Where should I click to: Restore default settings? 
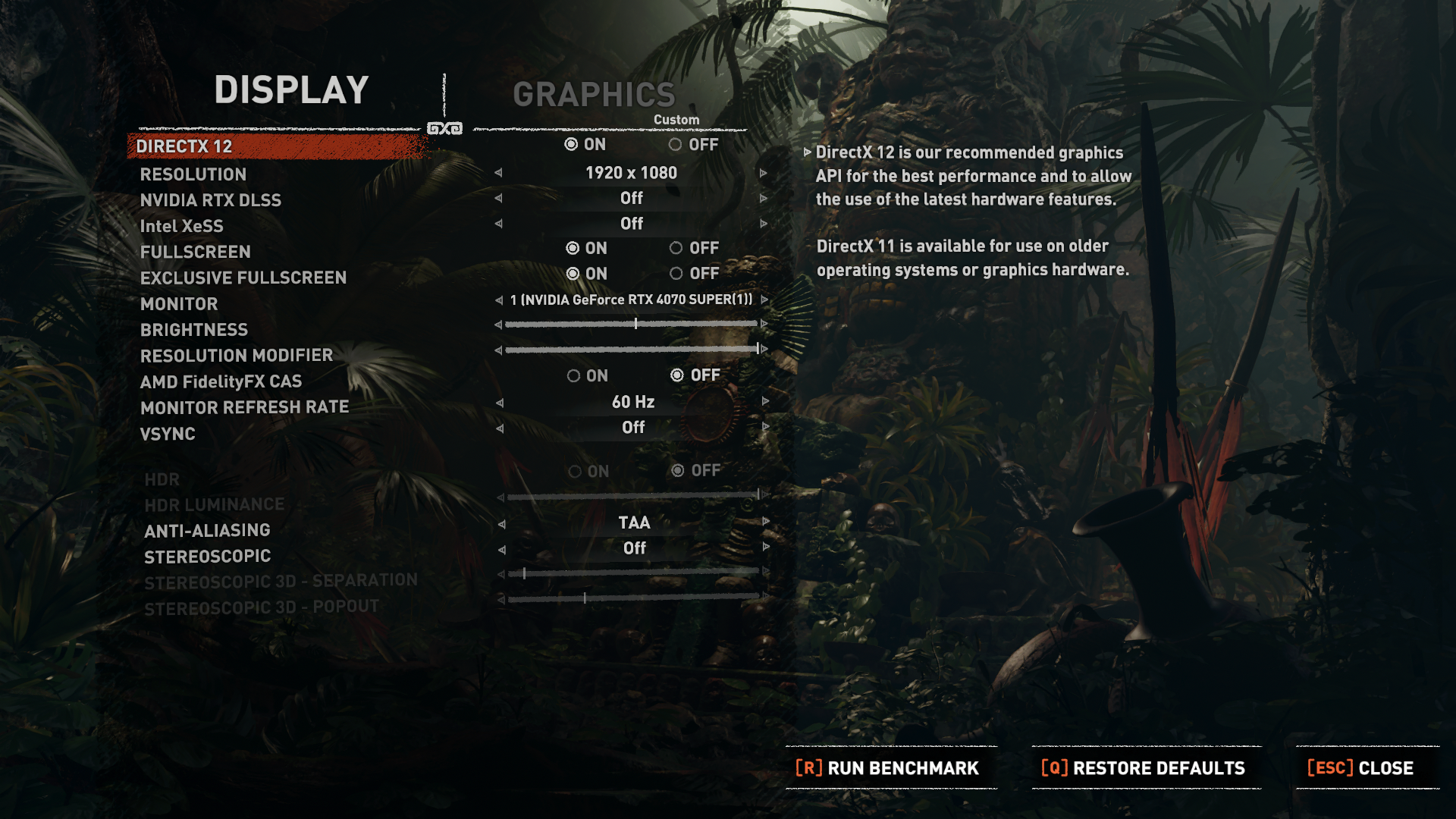[x=1144, y=768]
